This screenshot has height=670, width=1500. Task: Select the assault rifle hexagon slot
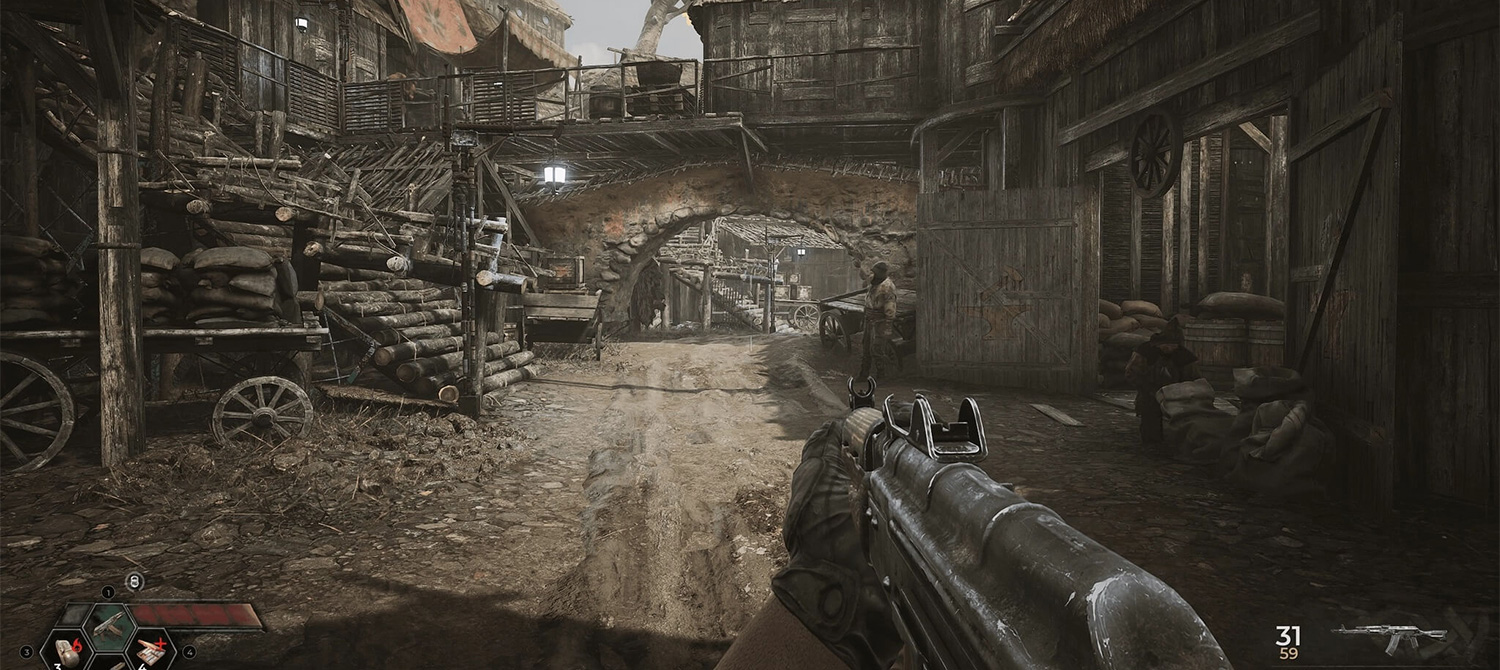108,627
